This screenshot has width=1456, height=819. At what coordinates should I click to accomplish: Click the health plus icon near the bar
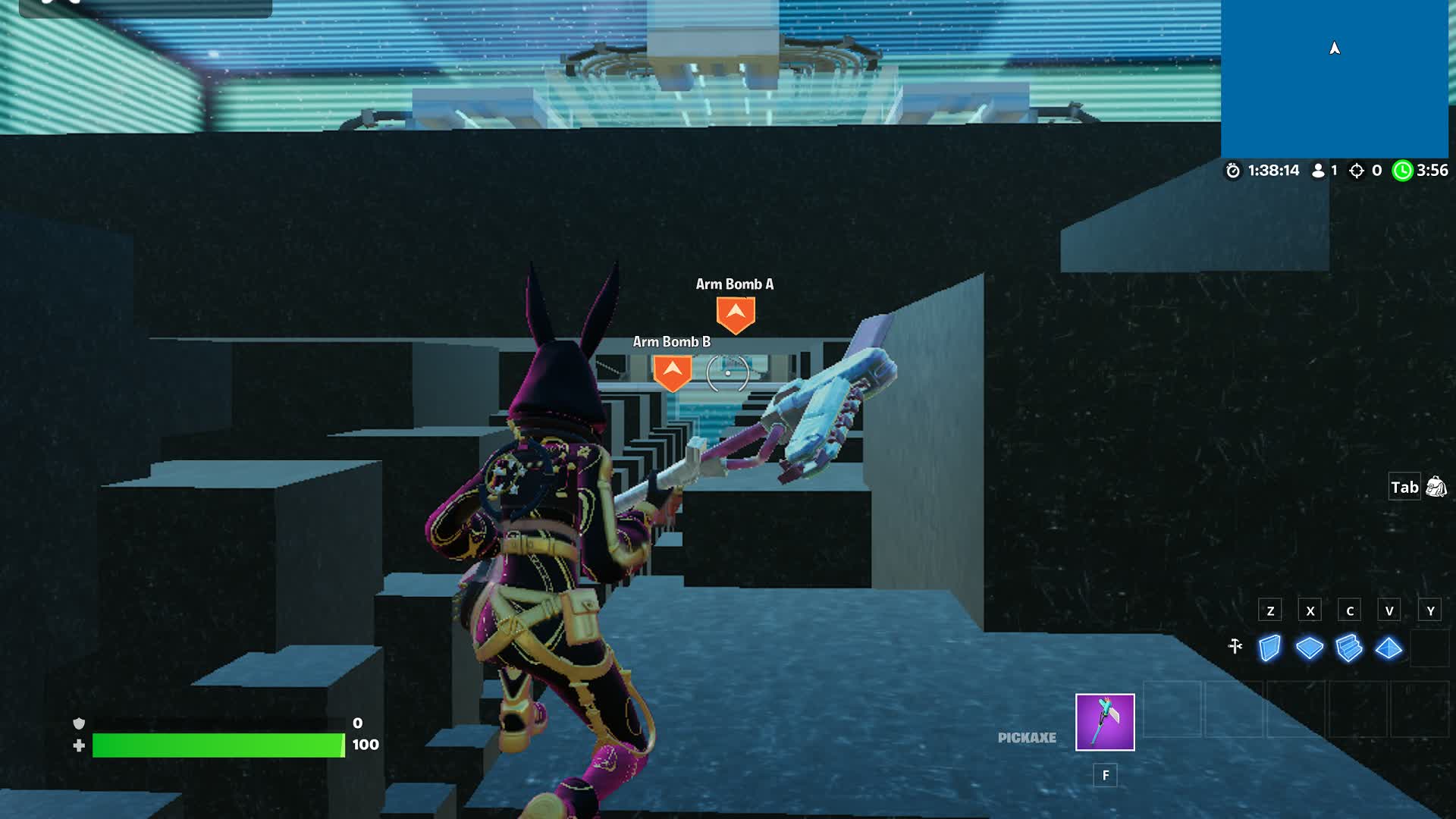(x=78, y=745)
